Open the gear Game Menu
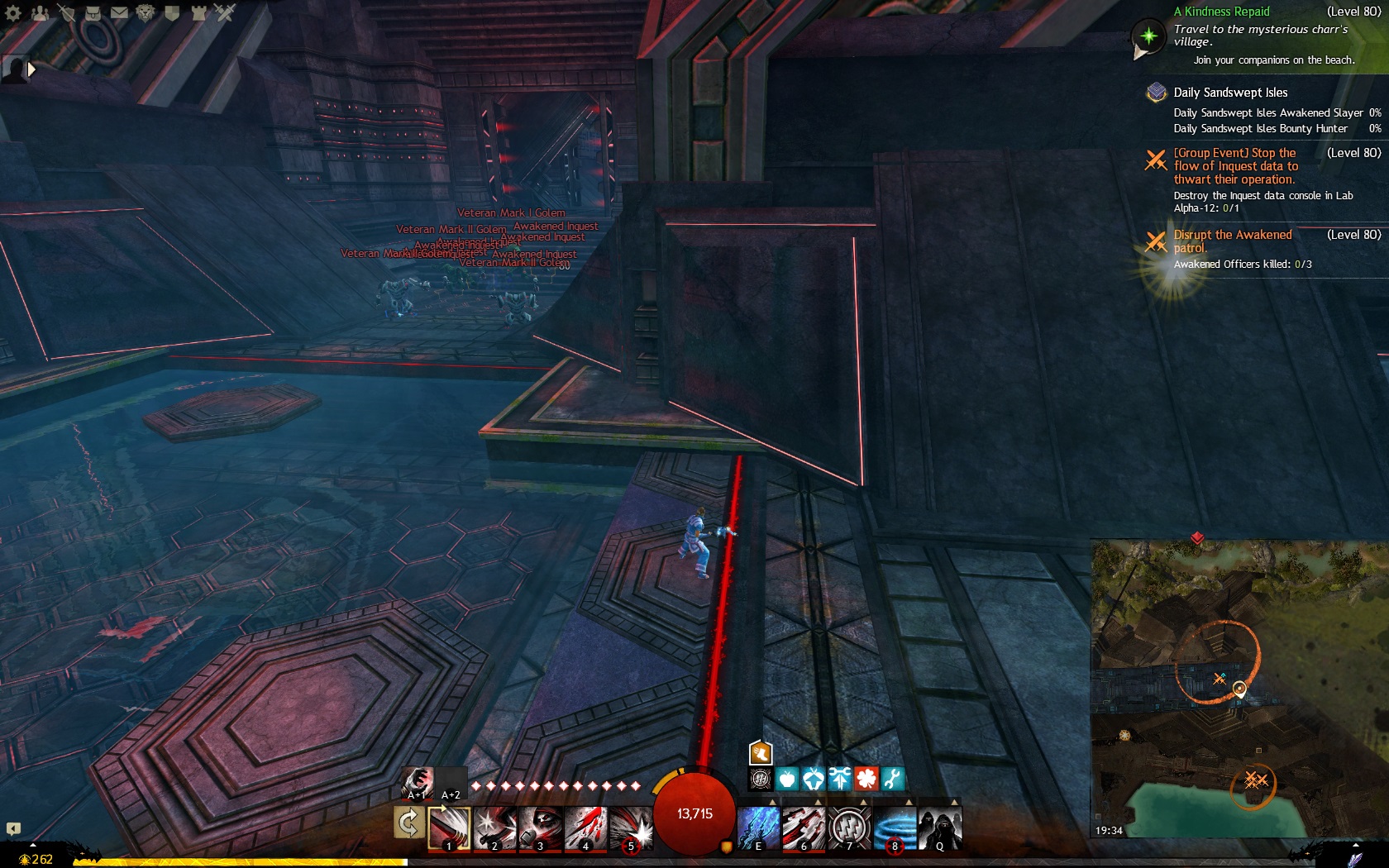The width and height of the screenshot is (1389, 868). click(13, 13)
